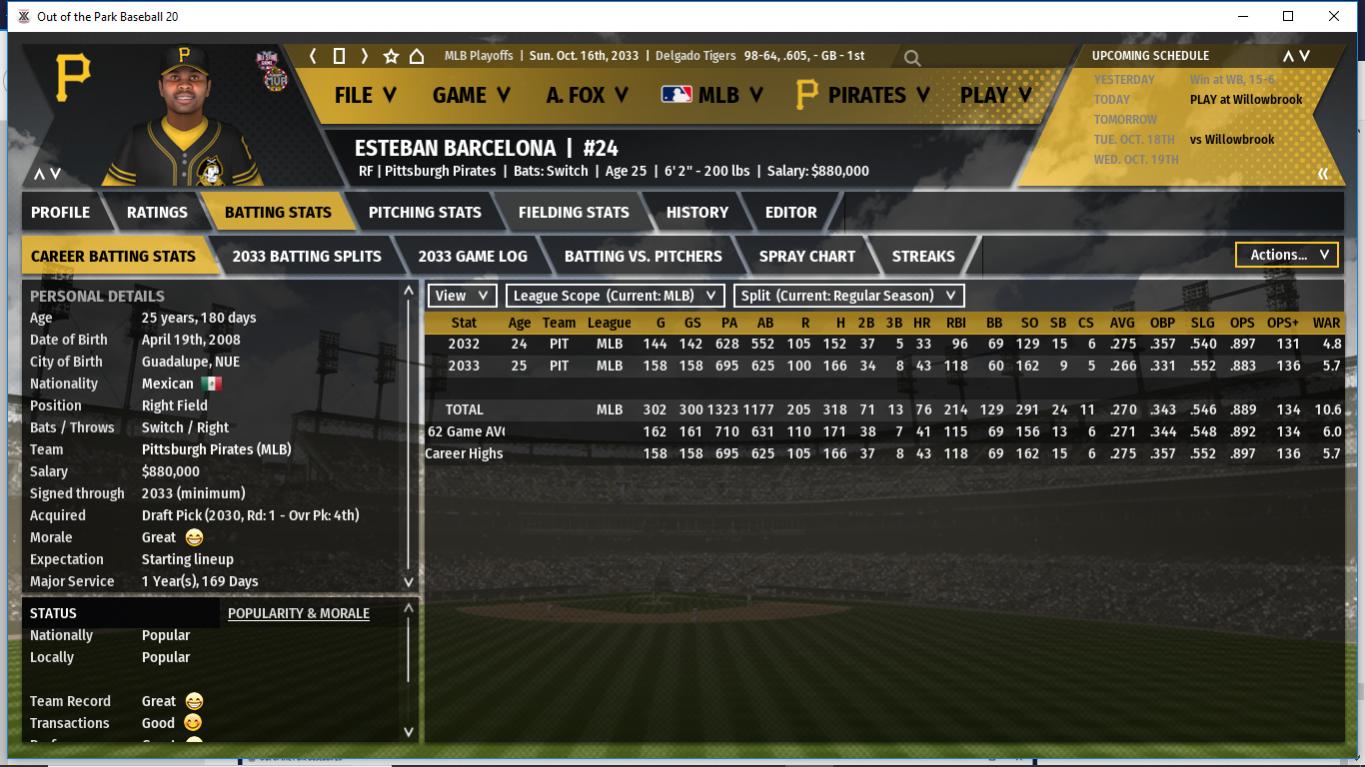Click the Popularity & Morale link
Viewport: 1365px width, 767px height.
click(x=299, y=613)
